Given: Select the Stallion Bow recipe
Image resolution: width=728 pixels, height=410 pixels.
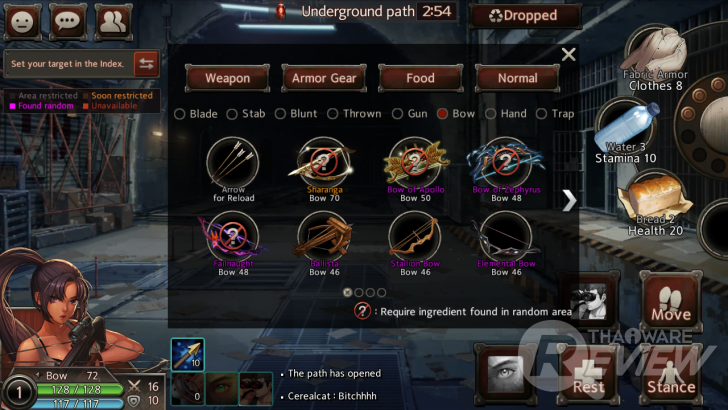Looking at the screenshot, I should pos(414,235).
